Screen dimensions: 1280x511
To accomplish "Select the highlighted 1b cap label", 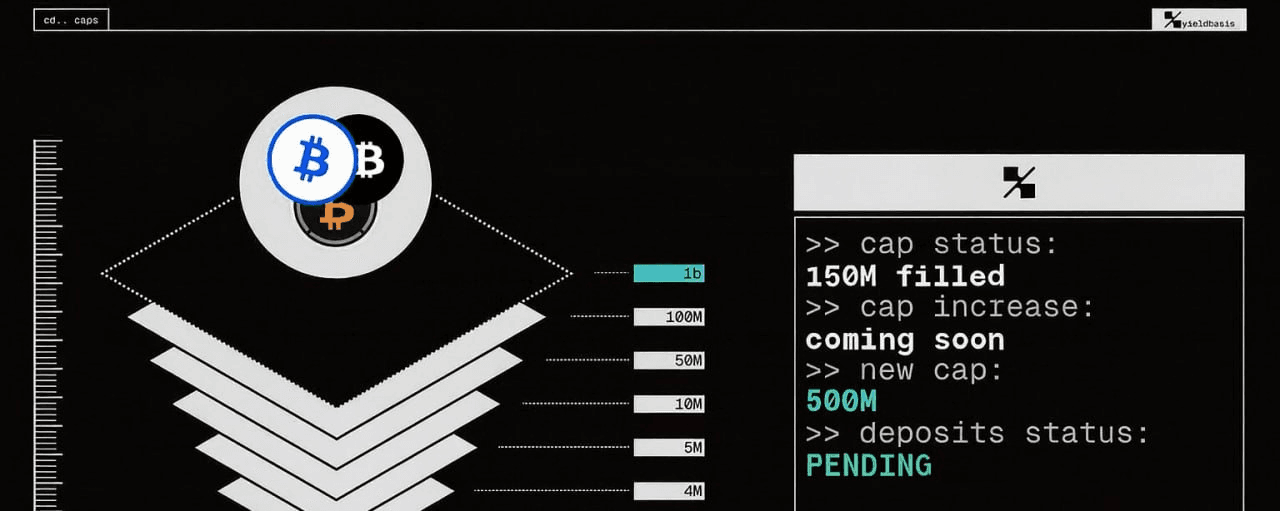I will pos(669,273).
